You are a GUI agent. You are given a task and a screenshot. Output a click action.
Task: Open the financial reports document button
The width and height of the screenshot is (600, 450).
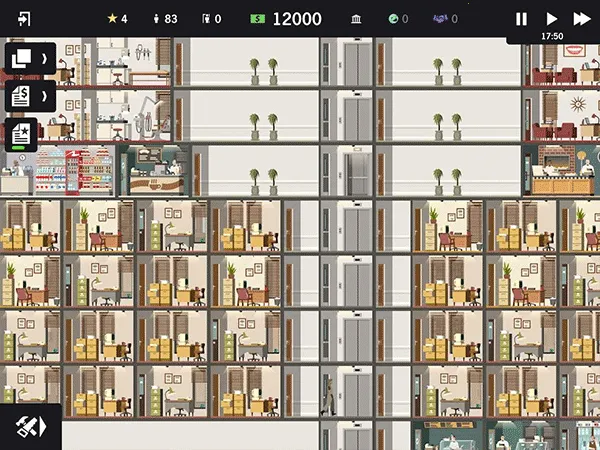(x=21, y=96)
